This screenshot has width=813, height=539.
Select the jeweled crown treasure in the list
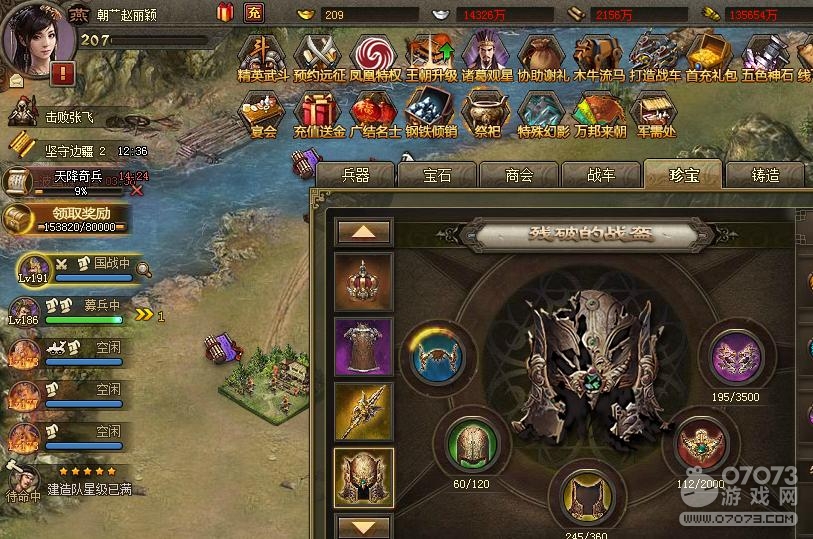[363, 282]
